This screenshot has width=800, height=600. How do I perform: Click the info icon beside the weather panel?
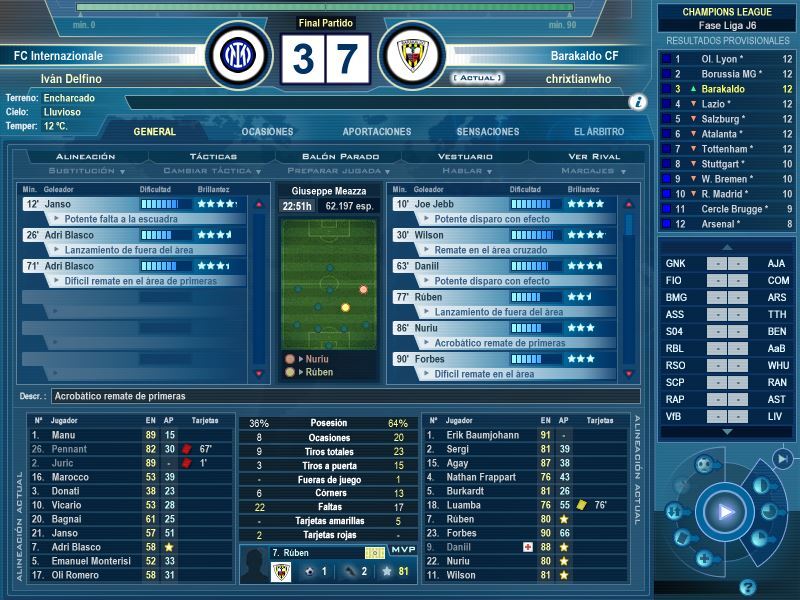click(x=637, y=102)
